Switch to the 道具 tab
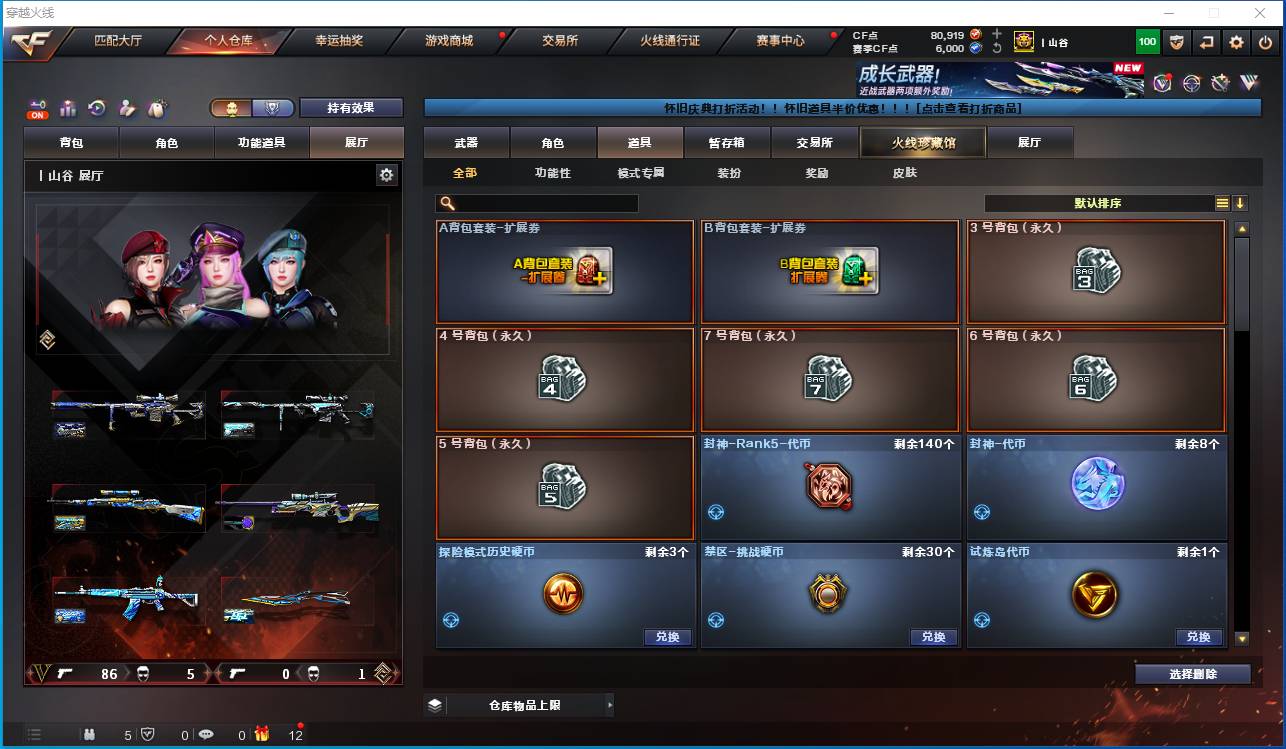This screenshot has height=749, width=1286. [640, 142]
